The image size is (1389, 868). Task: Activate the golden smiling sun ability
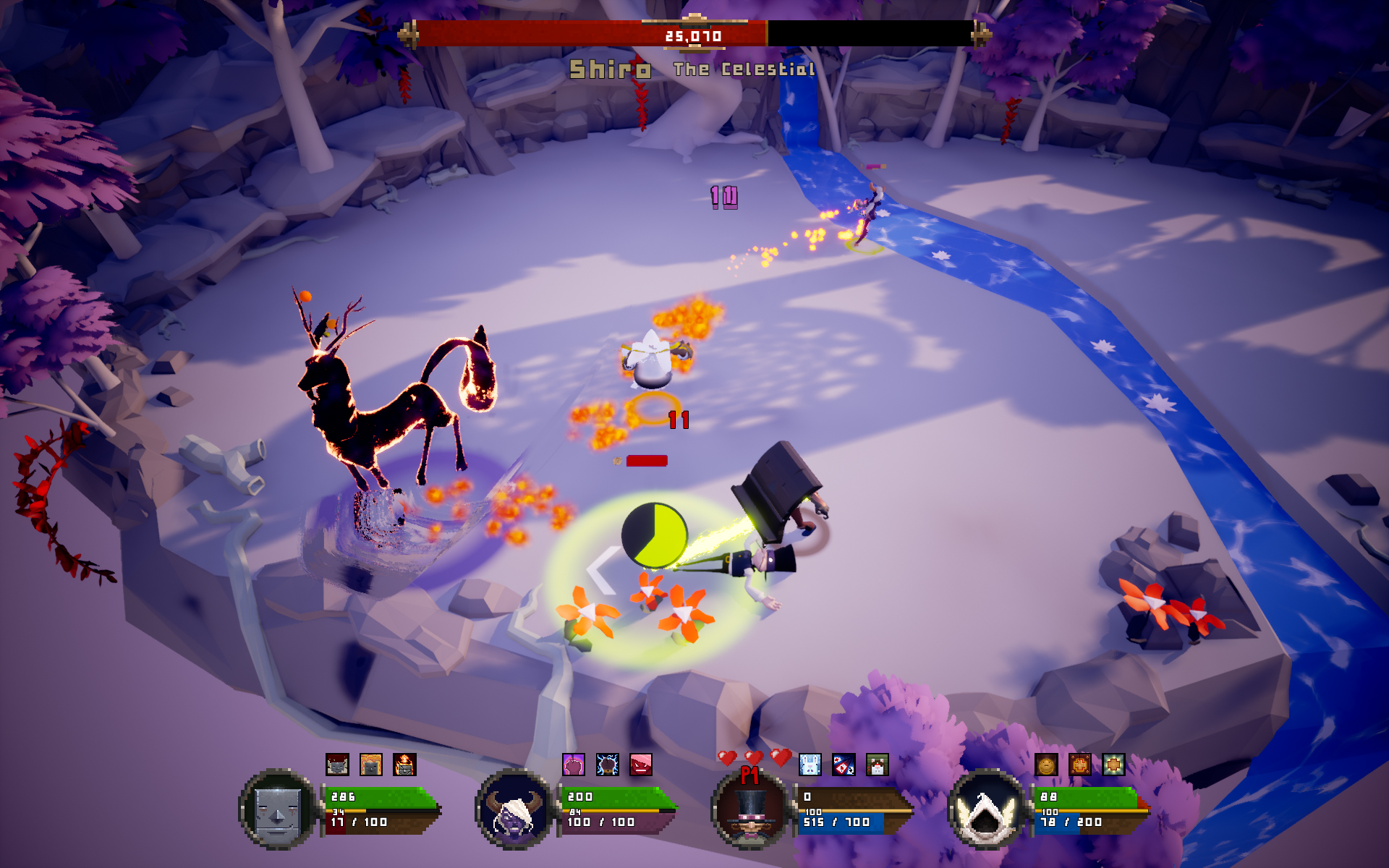click(x=1046, y=765)
